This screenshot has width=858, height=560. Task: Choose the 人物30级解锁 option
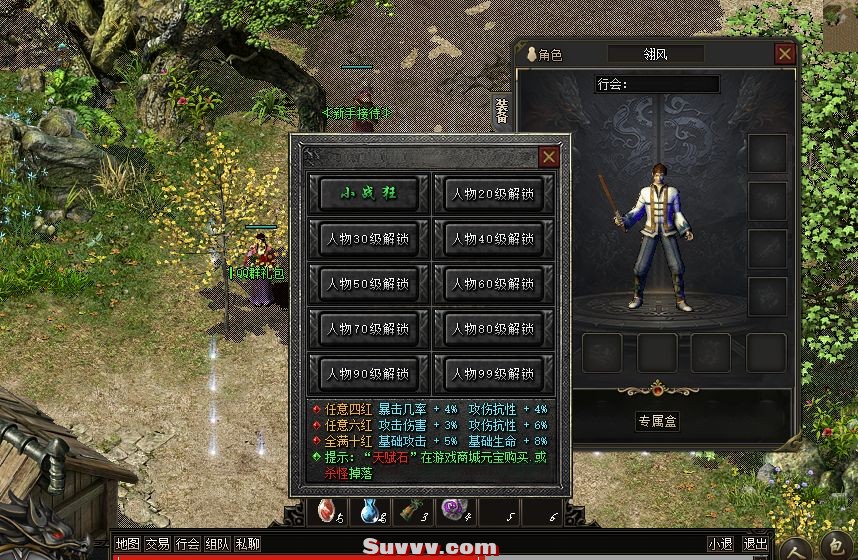pyautogui.click(x=368, y=239)
